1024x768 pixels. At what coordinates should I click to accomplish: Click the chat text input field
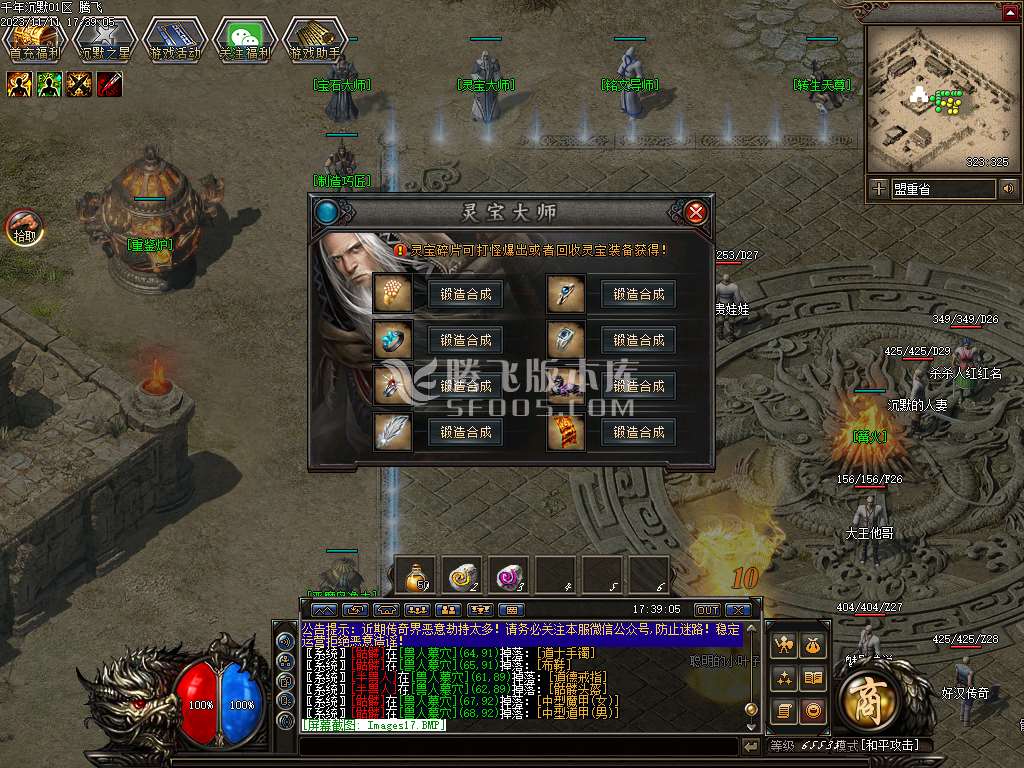518,746
